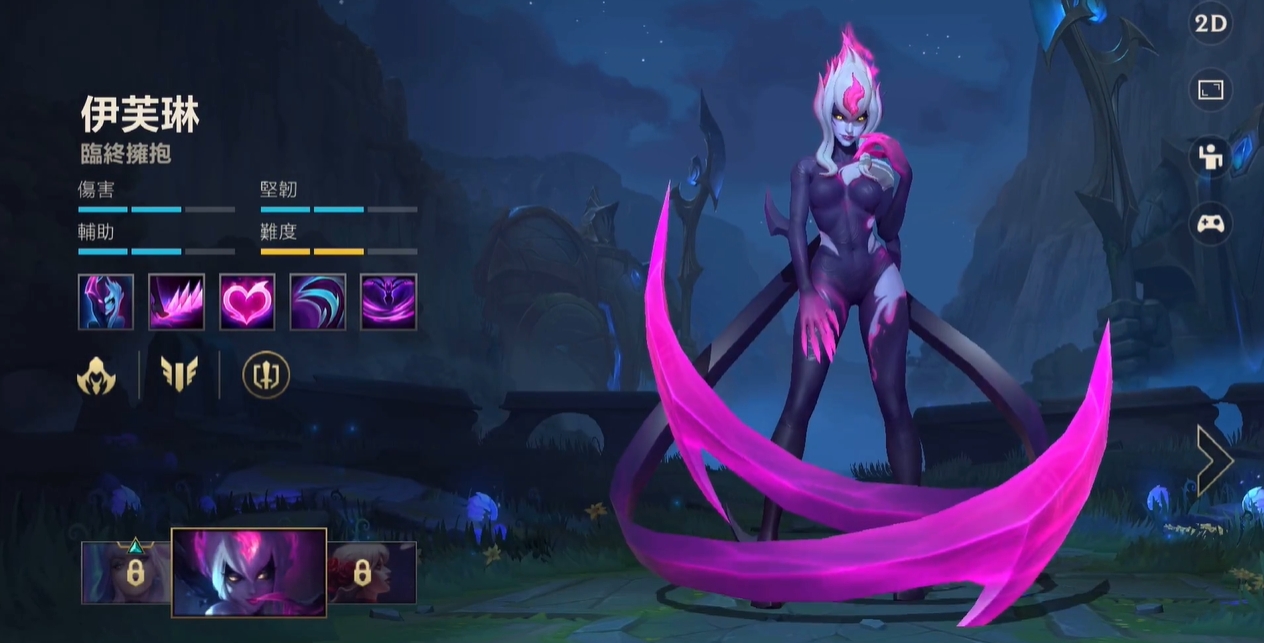Select the gamepad controller icon
Image resolution: width=1264 pixels, height=643 pixels.
click(1210, 223)
